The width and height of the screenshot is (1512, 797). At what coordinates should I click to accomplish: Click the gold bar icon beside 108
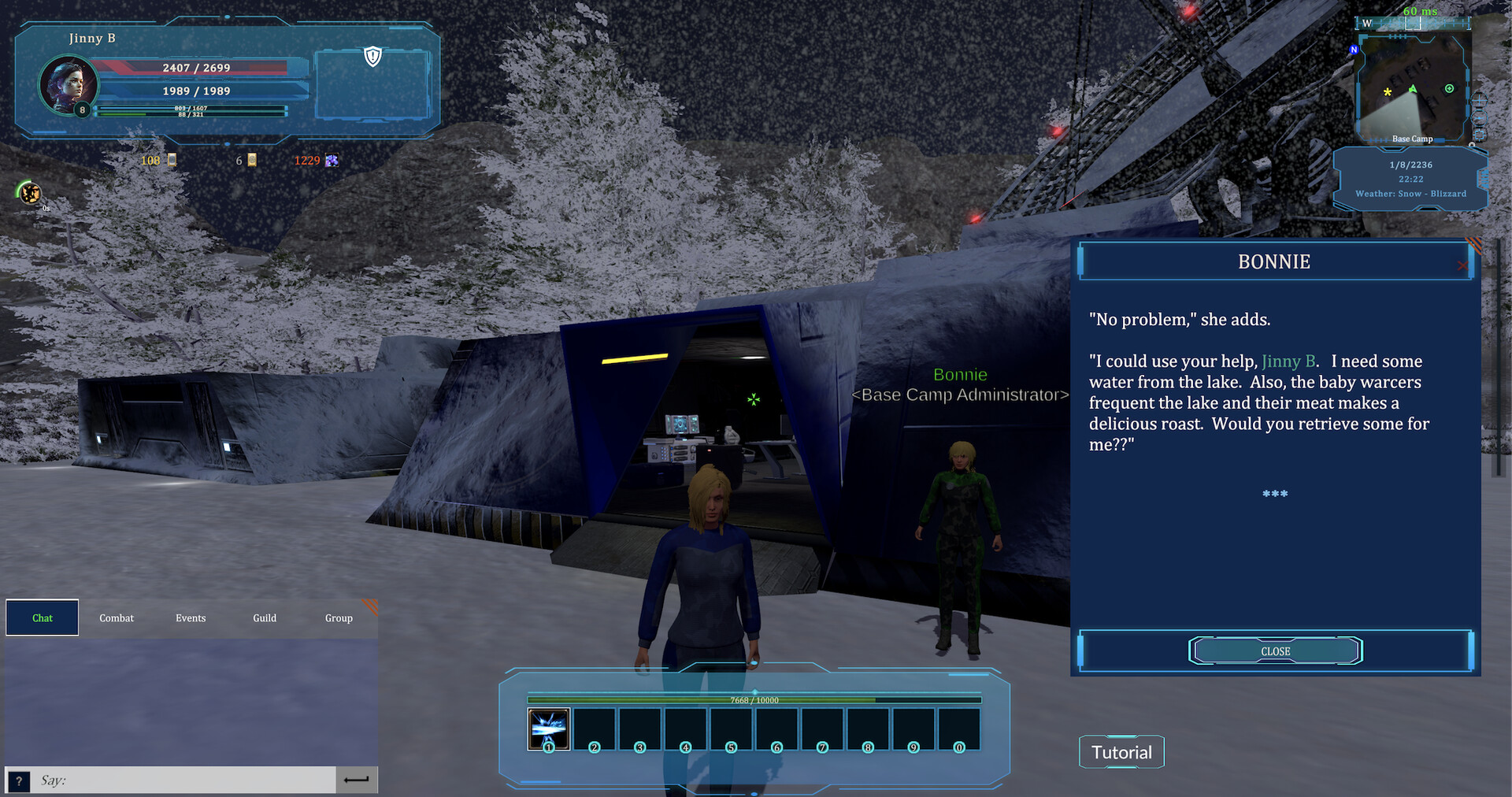coord(172,161)
